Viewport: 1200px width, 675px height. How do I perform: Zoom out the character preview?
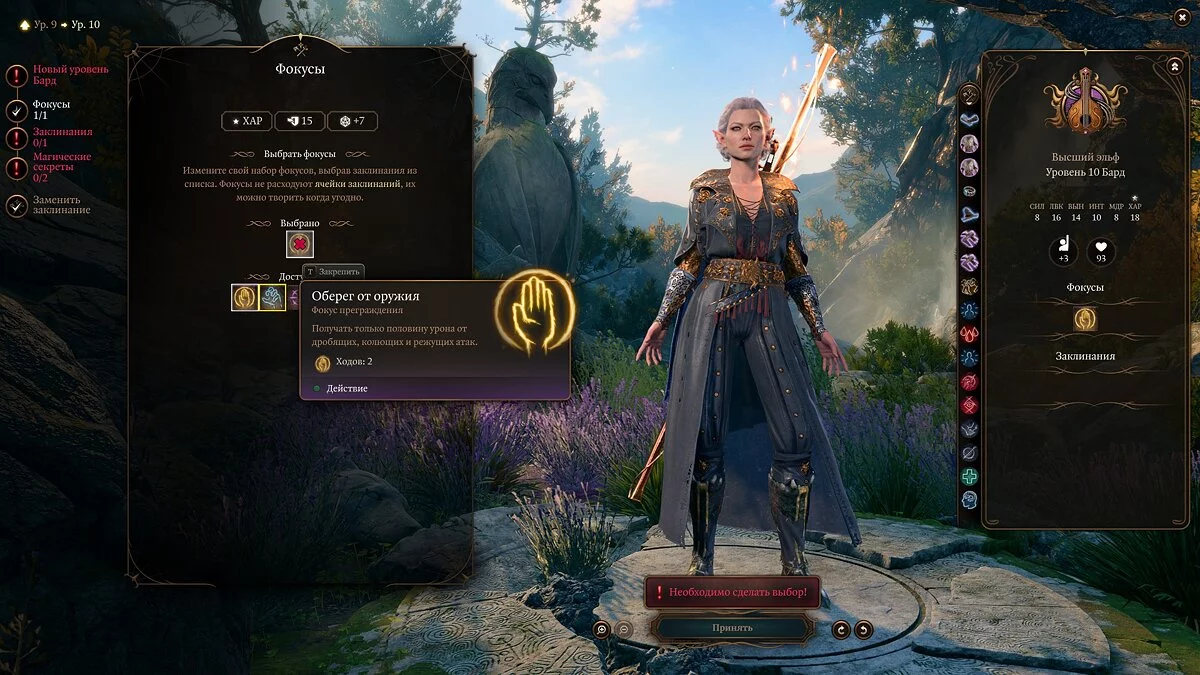623,629
